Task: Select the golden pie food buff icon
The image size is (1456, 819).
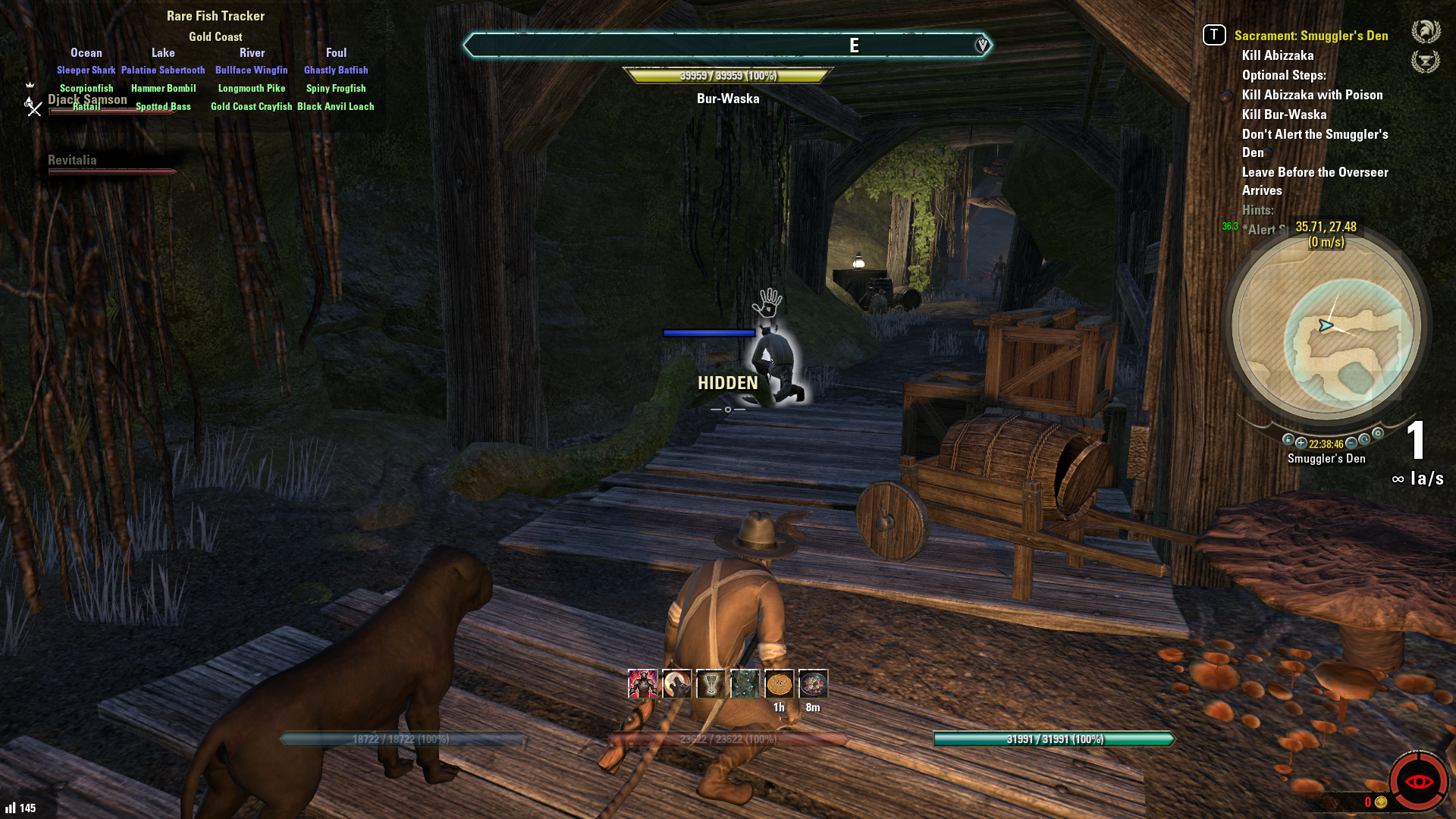Action: pyautogui.click(x=779, y=684)
